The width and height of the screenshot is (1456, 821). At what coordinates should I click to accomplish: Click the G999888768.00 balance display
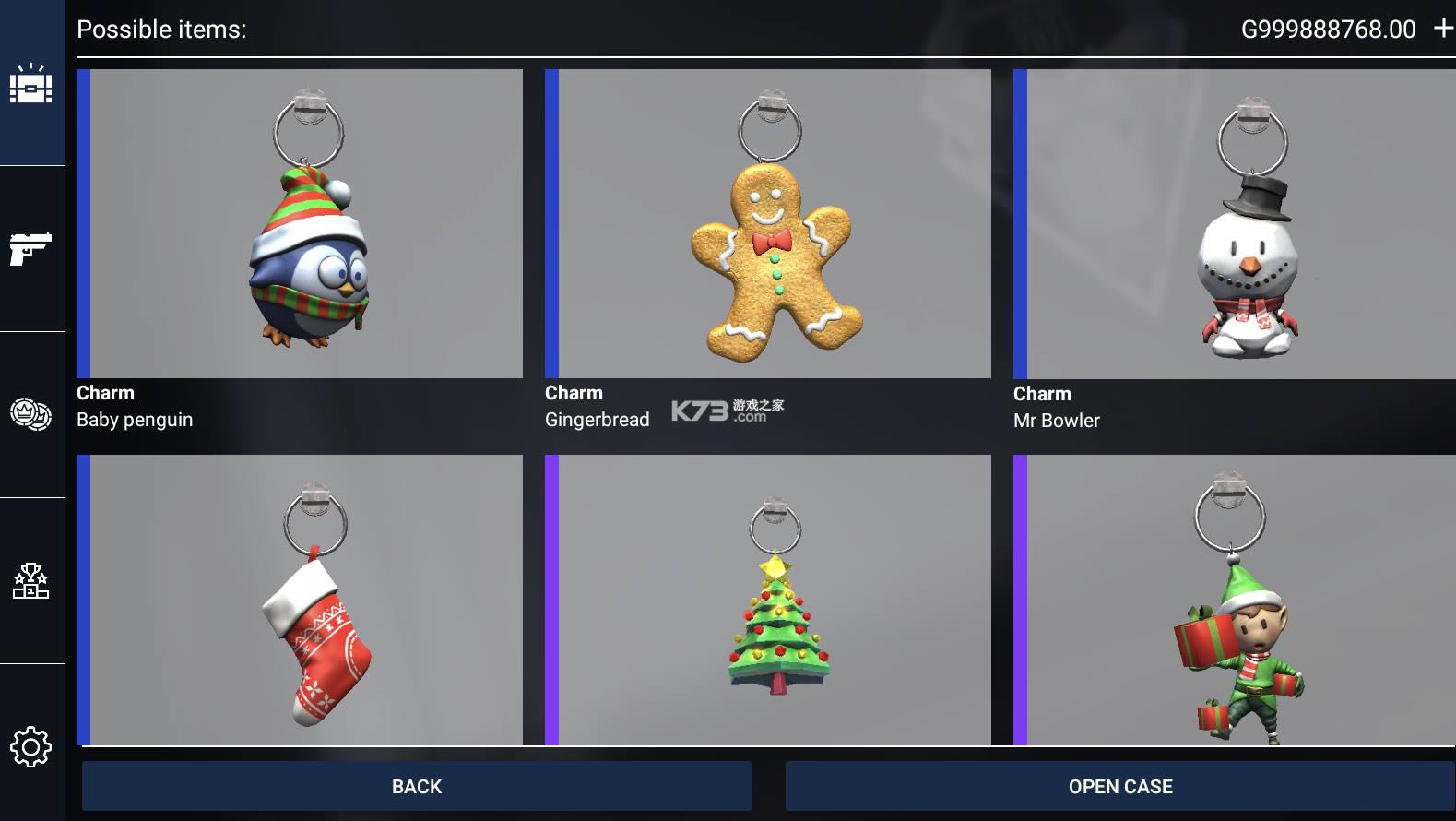point(1328,29)
